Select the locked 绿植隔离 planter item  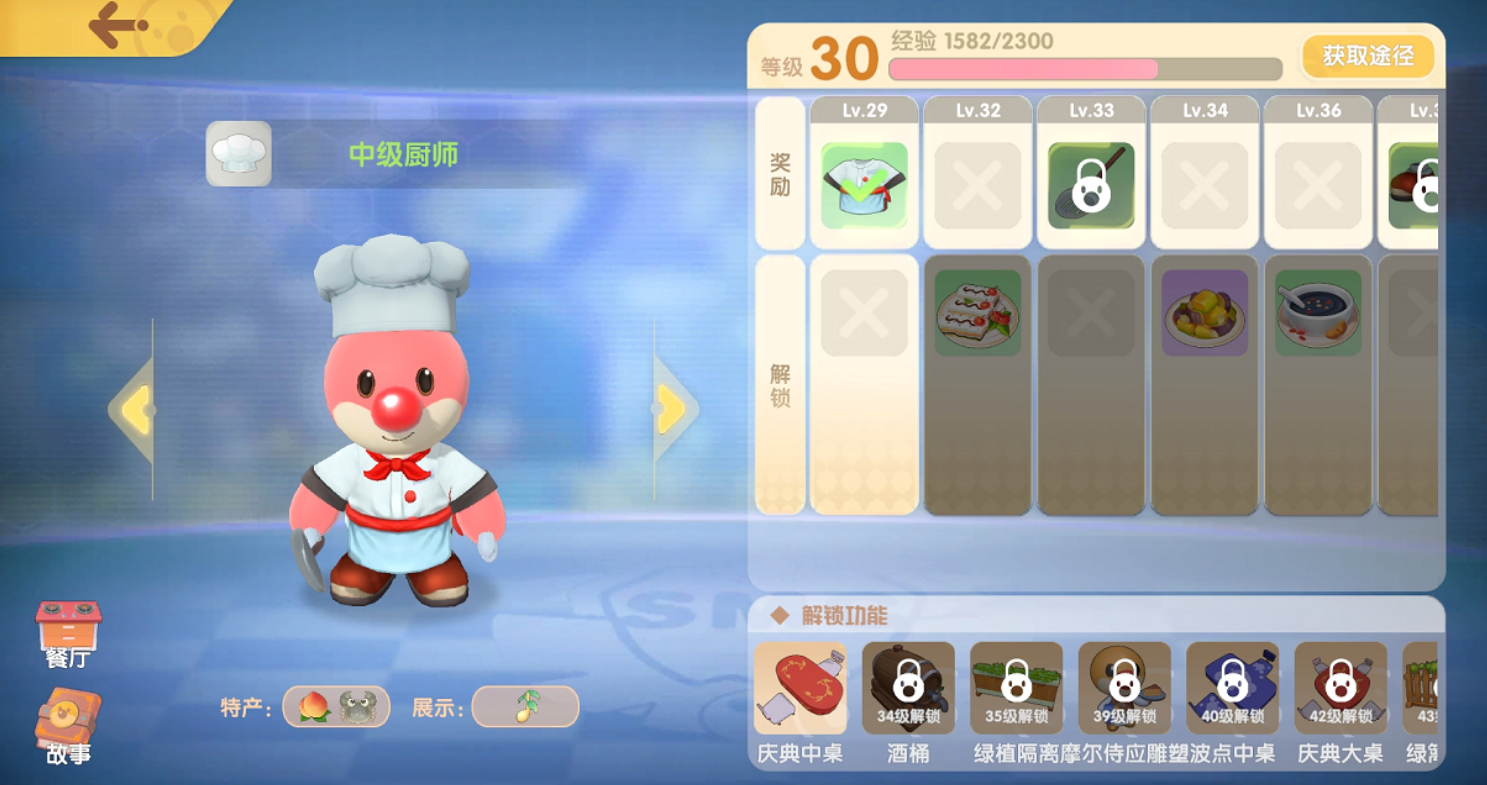tap(1016, 689)
